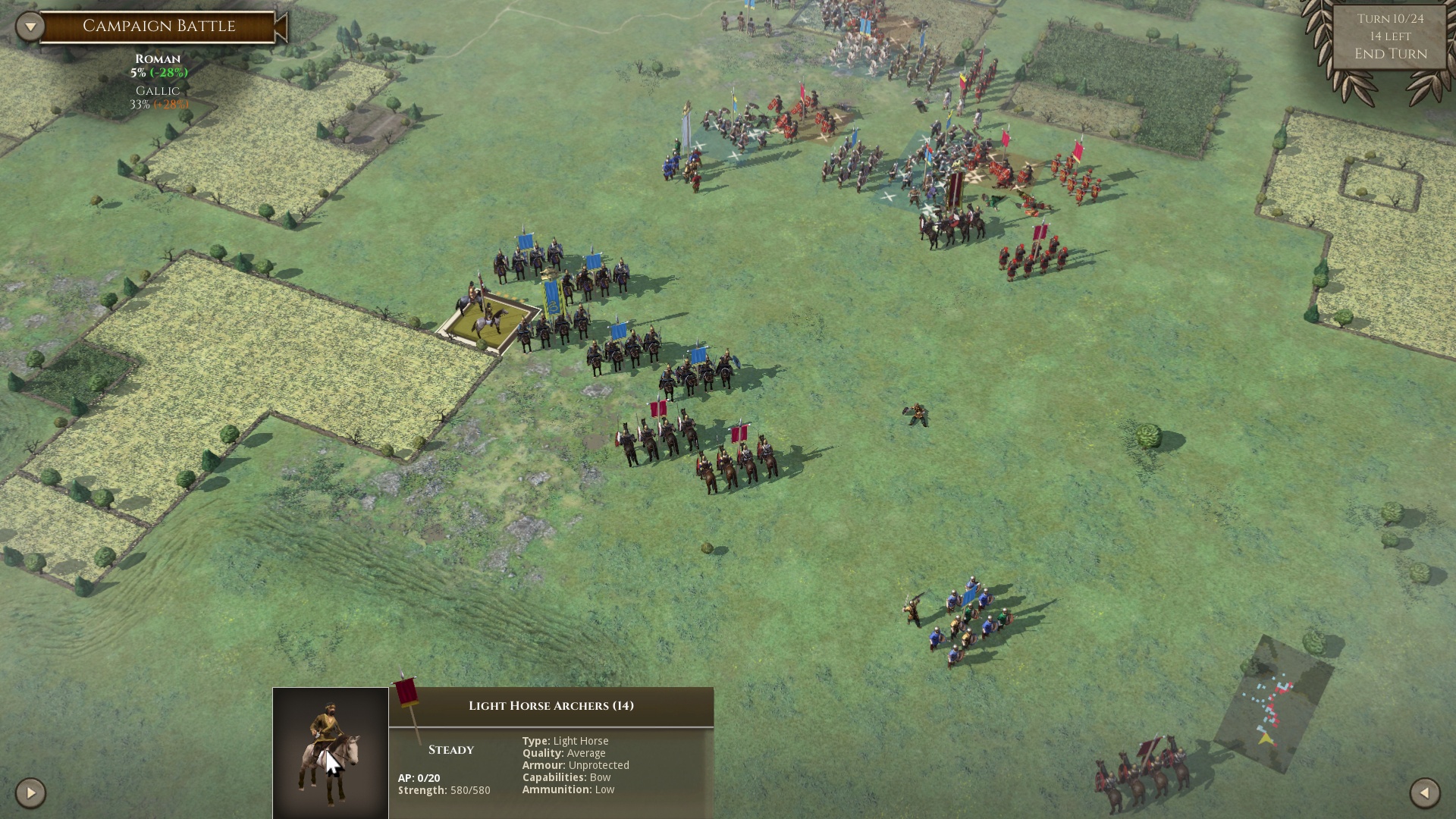Expand more unit info with the bottom-left arrow
The image size is (1456, 819).
pos(29,795)
